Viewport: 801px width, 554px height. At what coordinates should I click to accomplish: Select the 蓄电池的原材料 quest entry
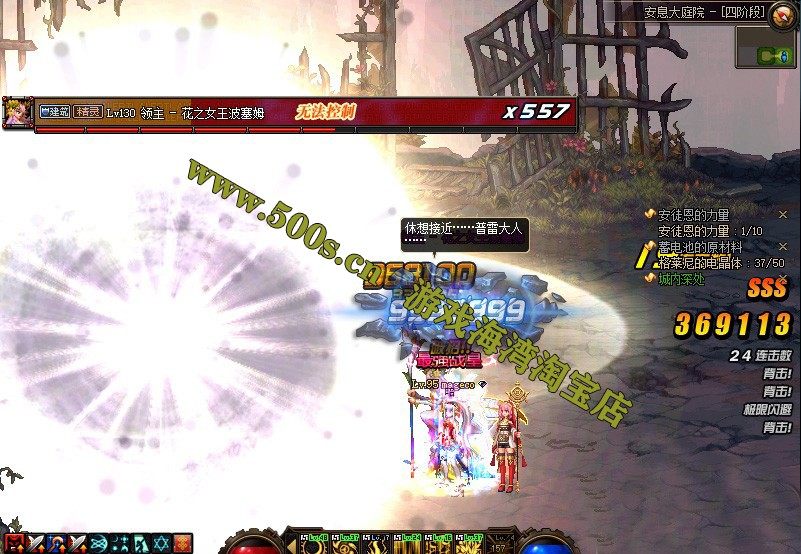point(699,246)
